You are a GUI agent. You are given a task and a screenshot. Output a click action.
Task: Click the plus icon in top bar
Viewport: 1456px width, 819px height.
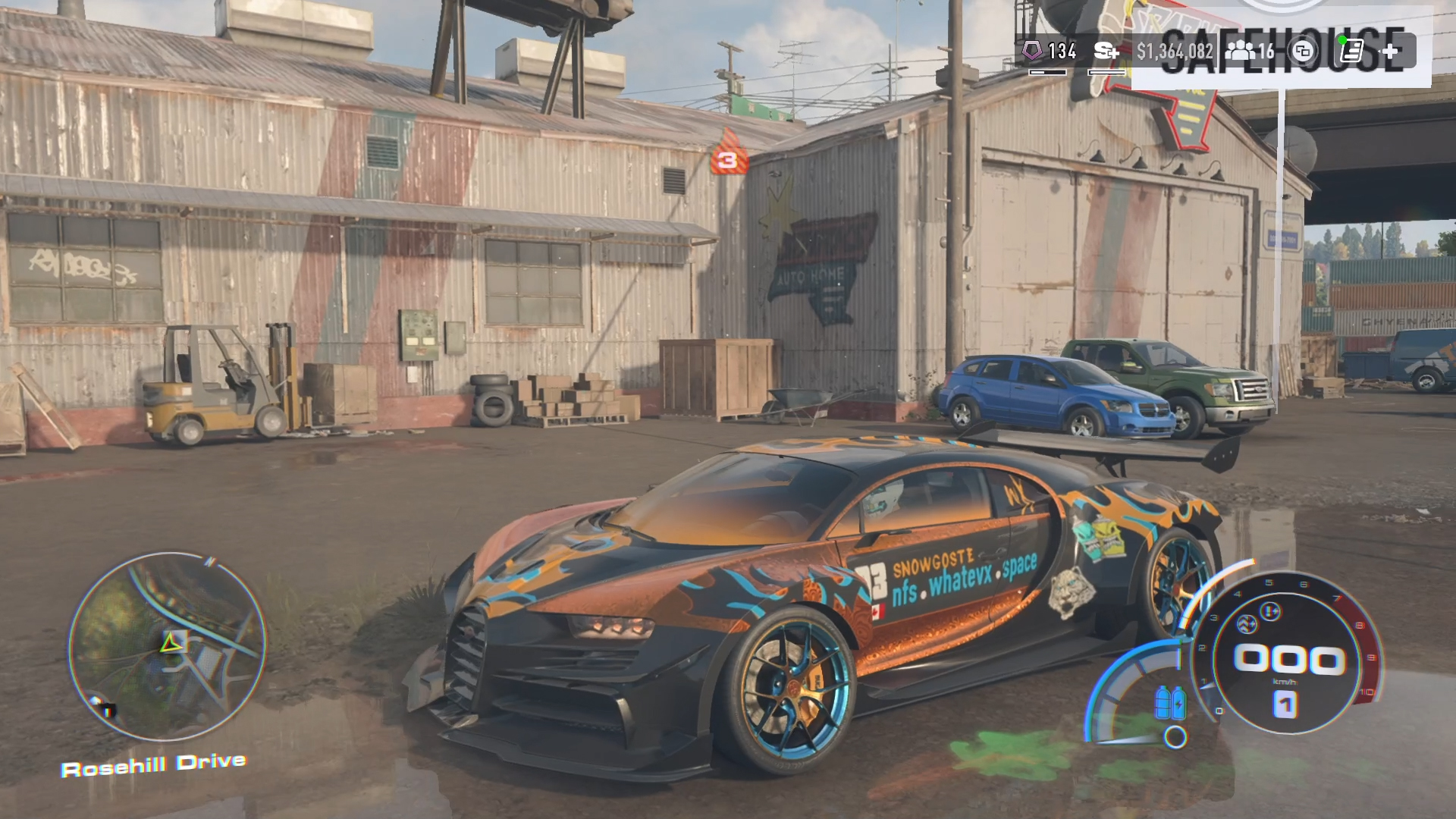click(x=1391, y=52)
